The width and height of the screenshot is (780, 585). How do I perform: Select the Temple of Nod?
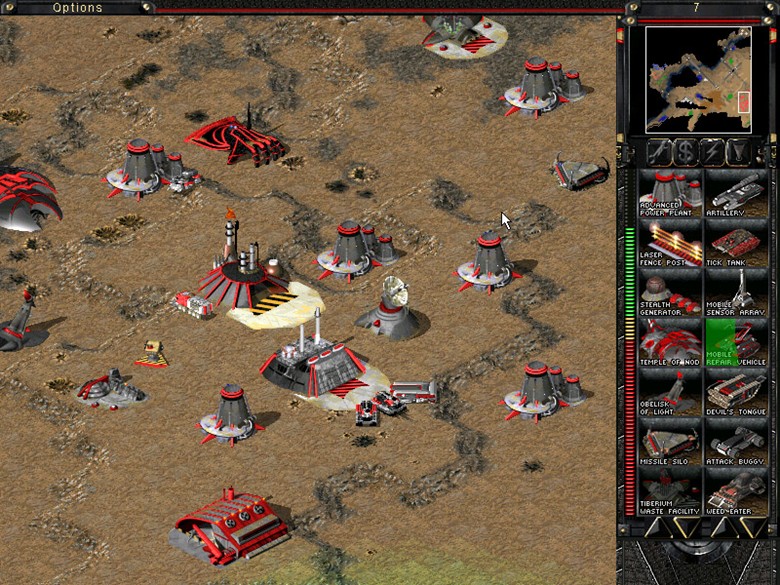click(x=670, y=343)
